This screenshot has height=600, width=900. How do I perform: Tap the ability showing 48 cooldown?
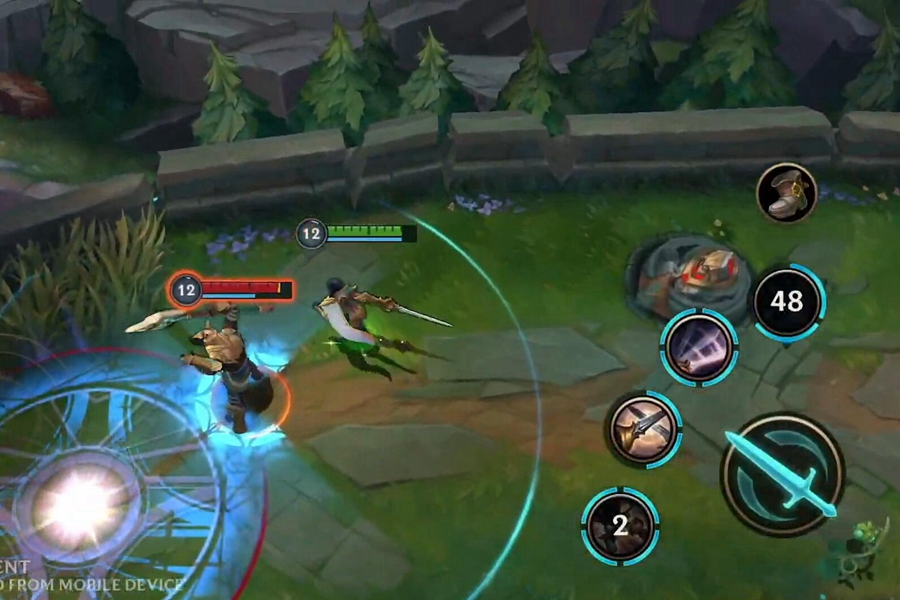click(x=787, y=301)
